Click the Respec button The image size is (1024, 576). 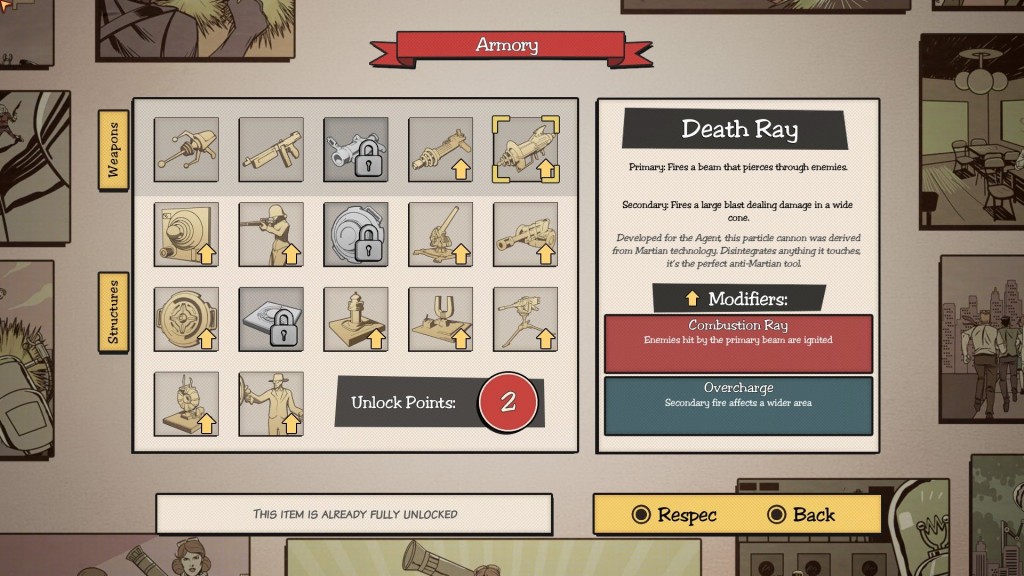click(675, 515)
